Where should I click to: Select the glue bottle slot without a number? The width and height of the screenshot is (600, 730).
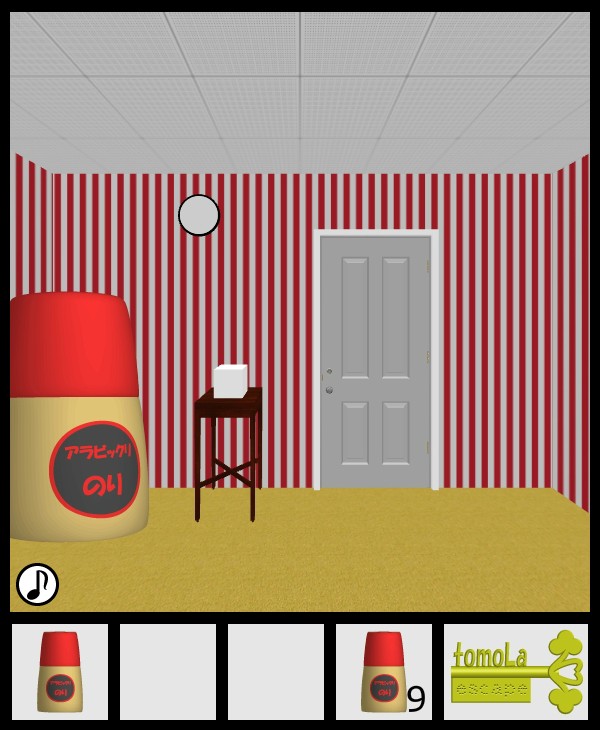pyautogui.click(x=60, y=672)
